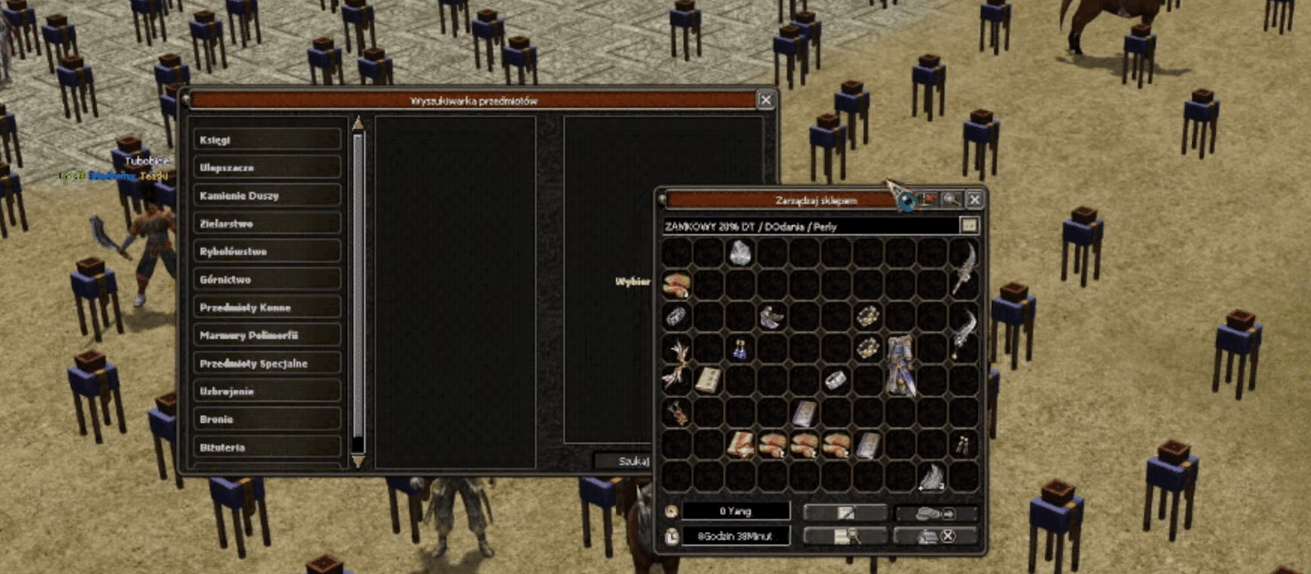Choose the Górnictwo category
1311x574 pixels.
click(267, 280)
